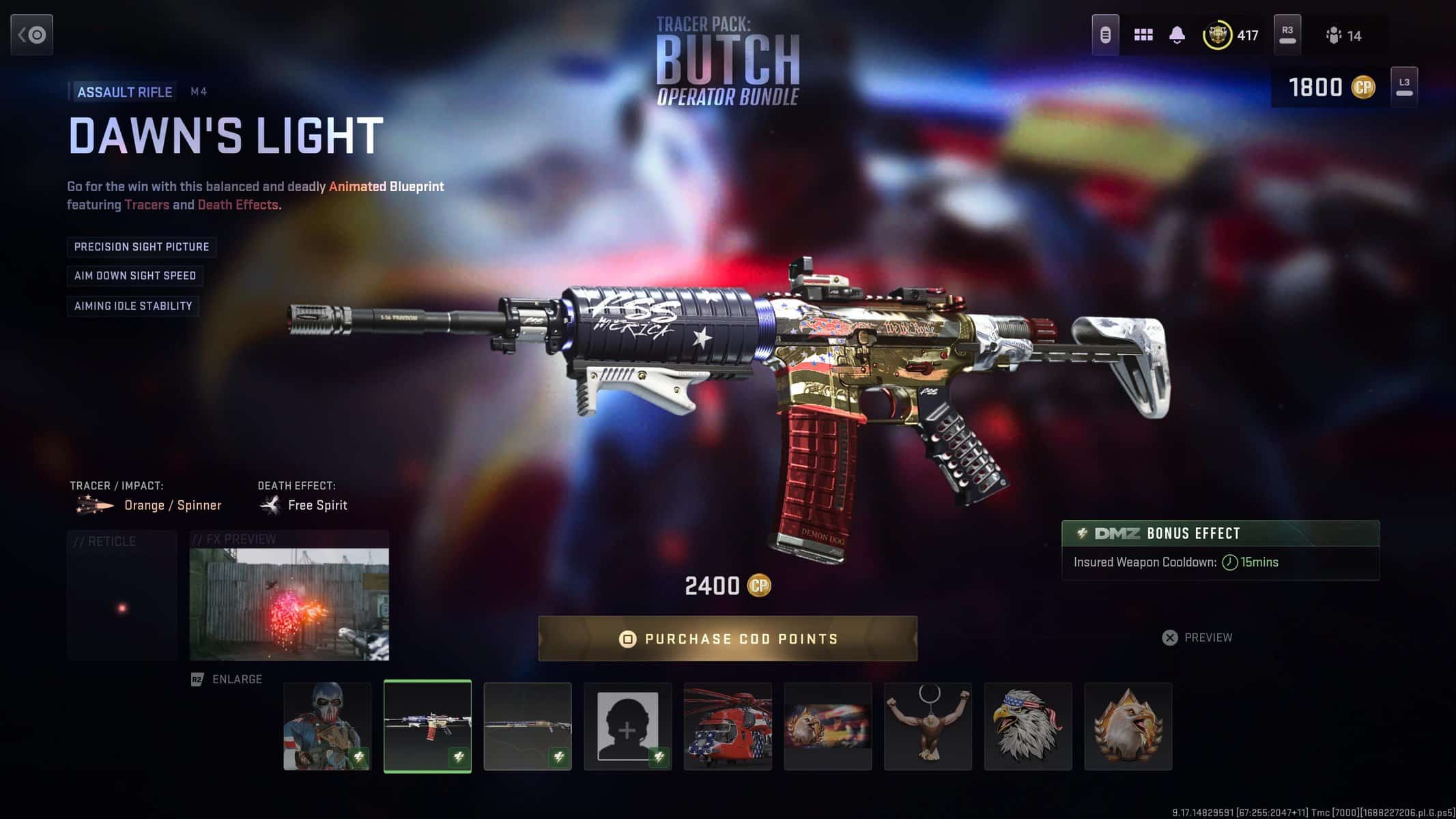Click the back navigation button top left
The image size is (1456, 819).
[31, 34]
